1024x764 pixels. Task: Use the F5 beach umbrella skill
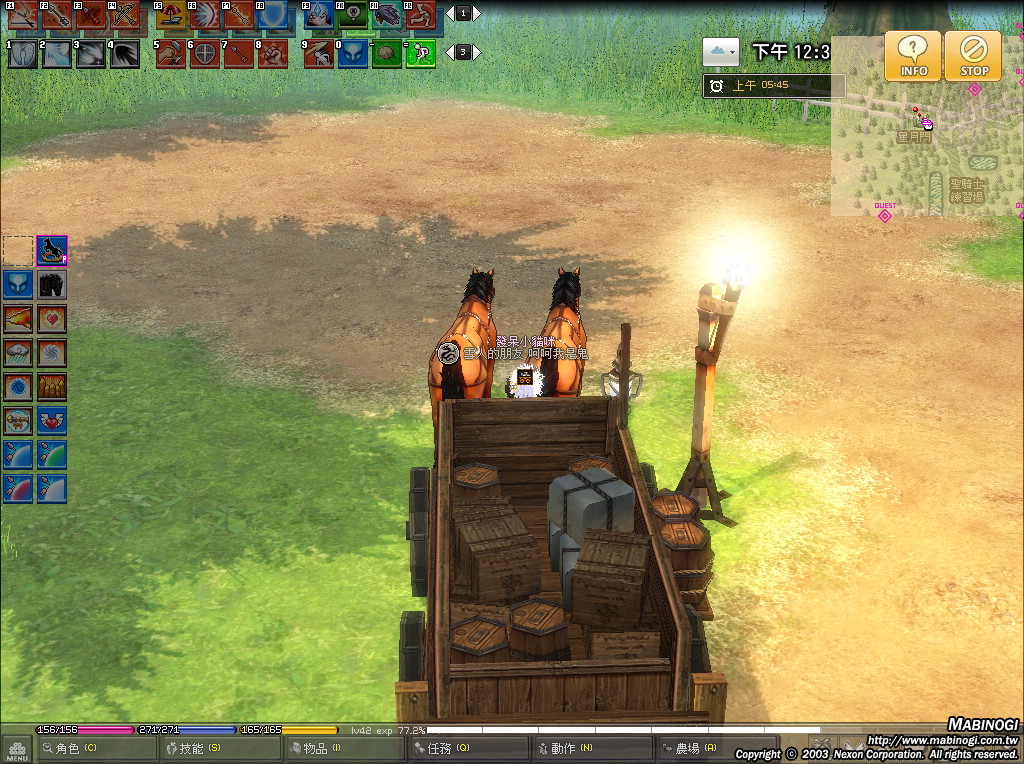tap(170, 15)
